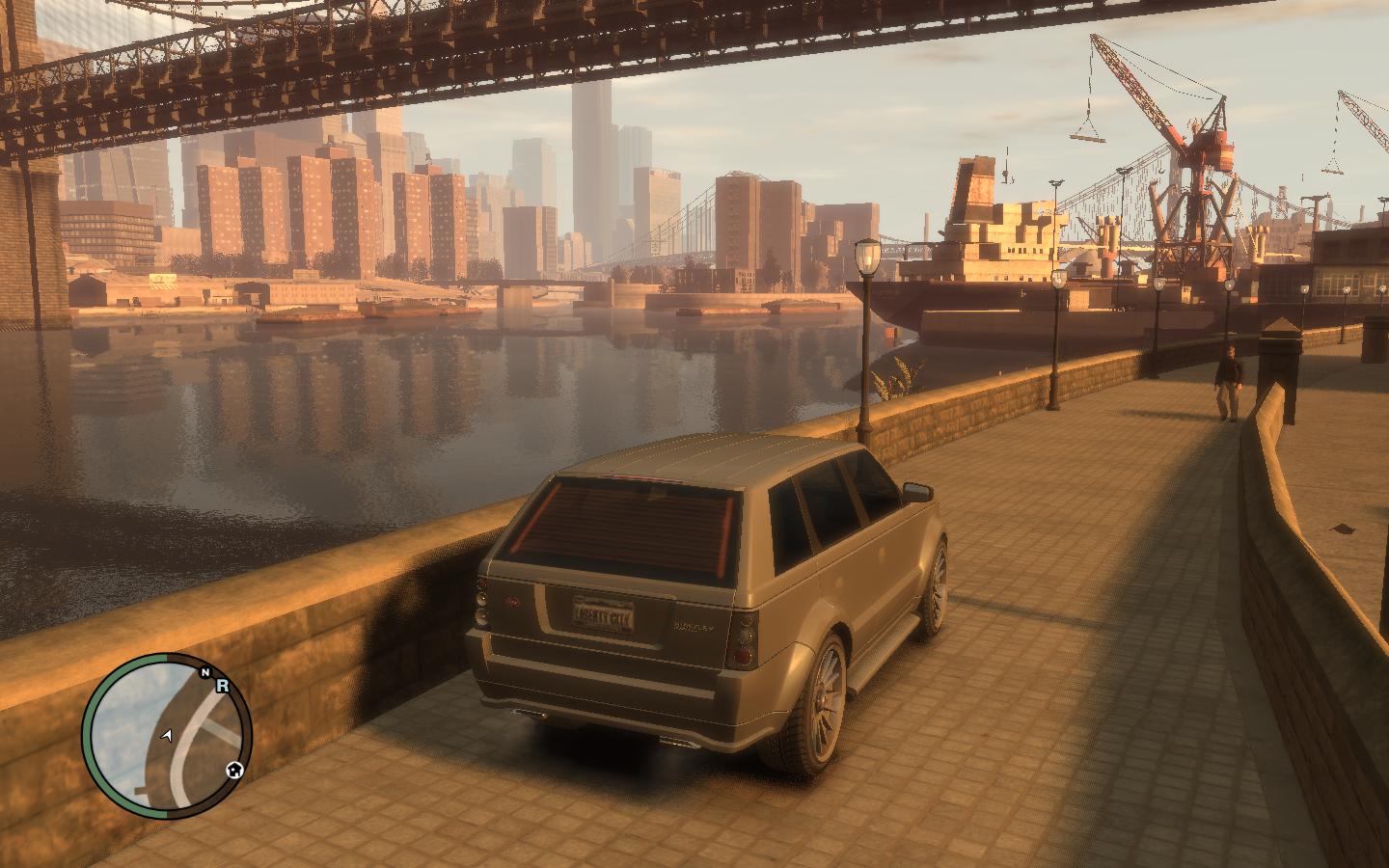
Task: Click the north N marker on the radar
Action: (204, 672)
